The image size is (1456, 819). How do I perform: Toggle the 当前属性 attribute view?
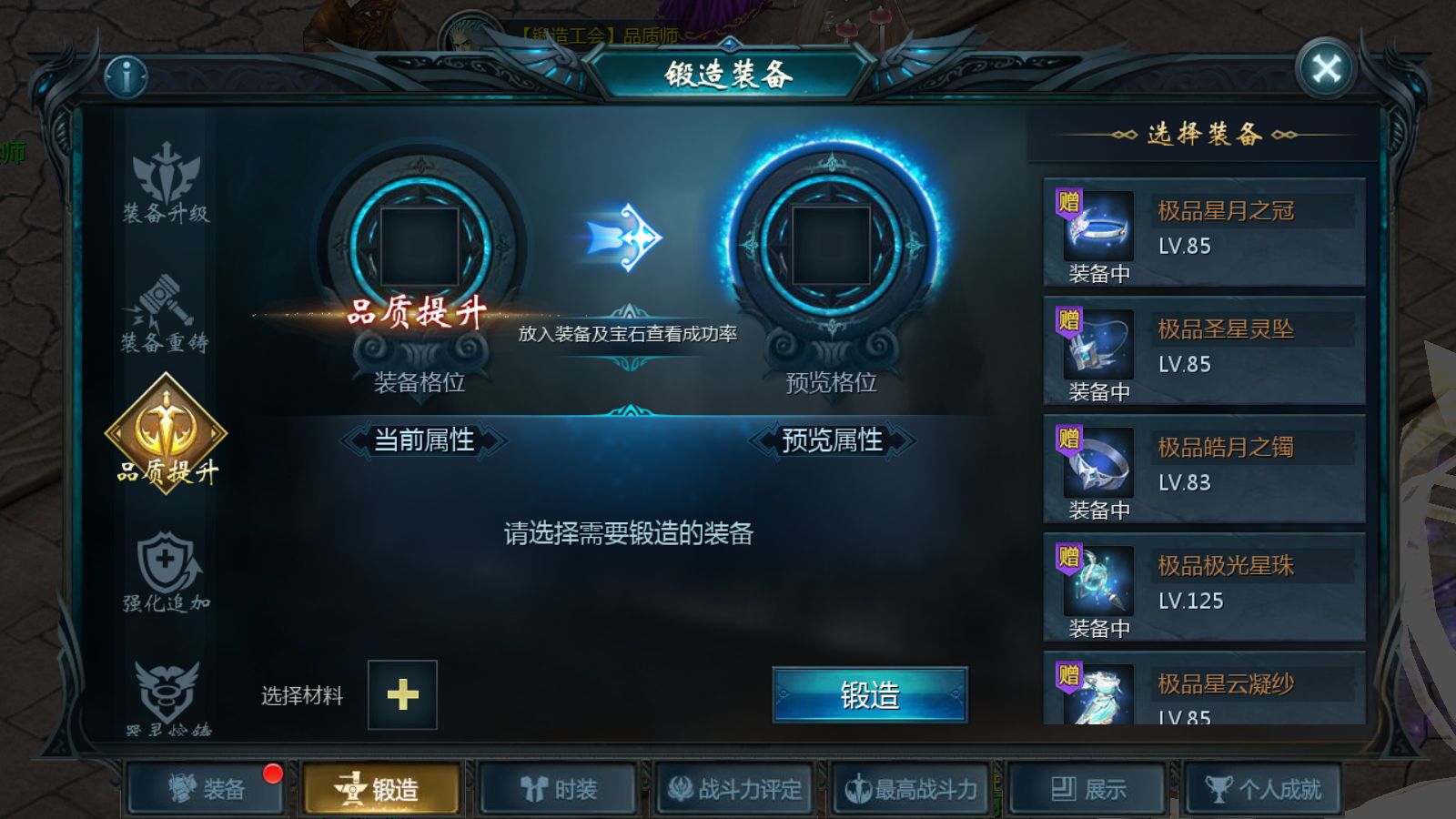(x=421, y=440)
